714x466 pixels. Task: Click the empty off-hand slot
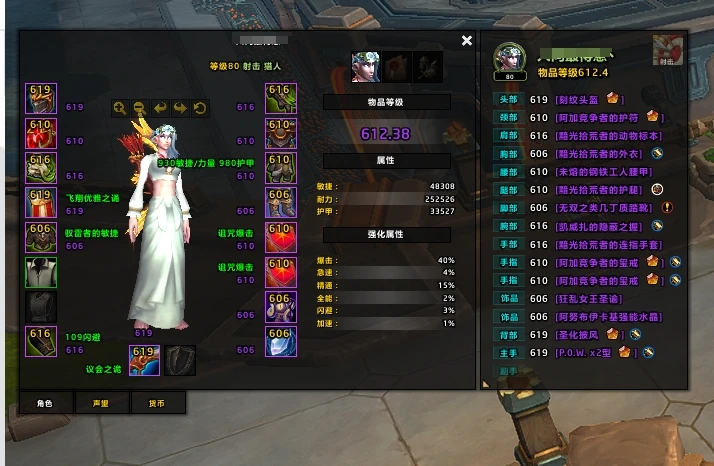[x=180, y=359]
